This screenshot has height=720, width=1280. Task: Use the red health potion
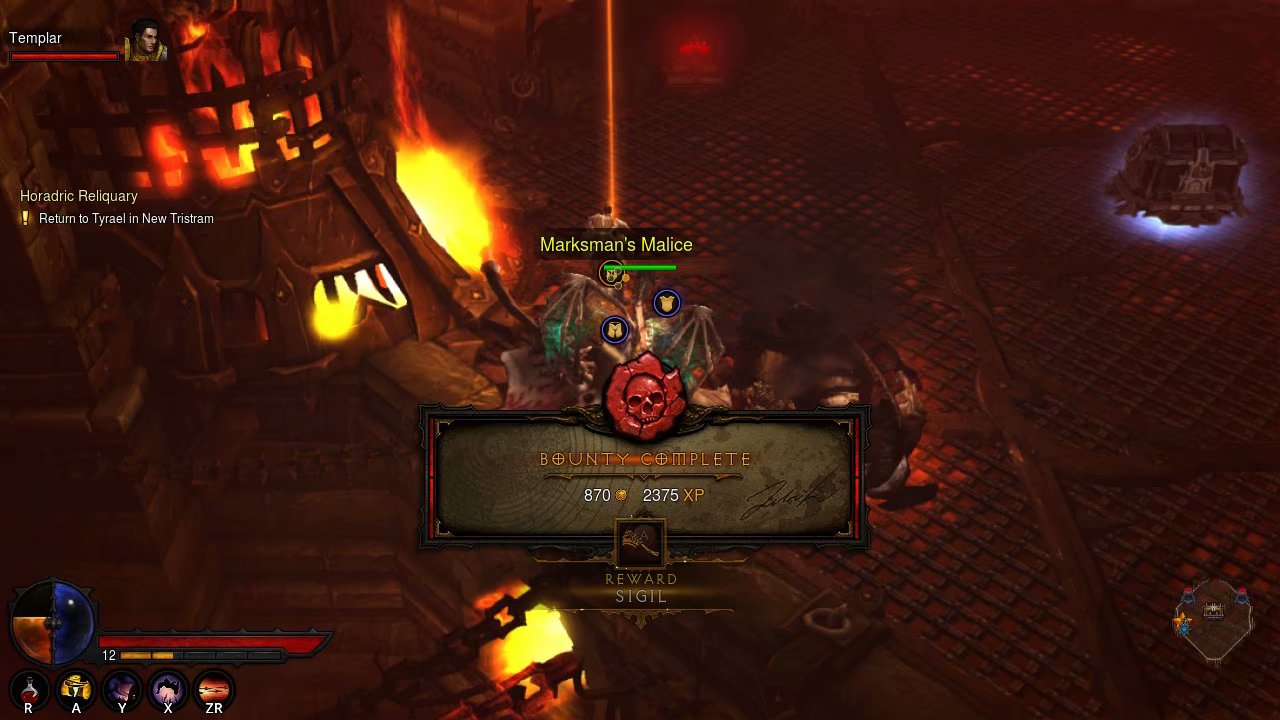[30, 688]
